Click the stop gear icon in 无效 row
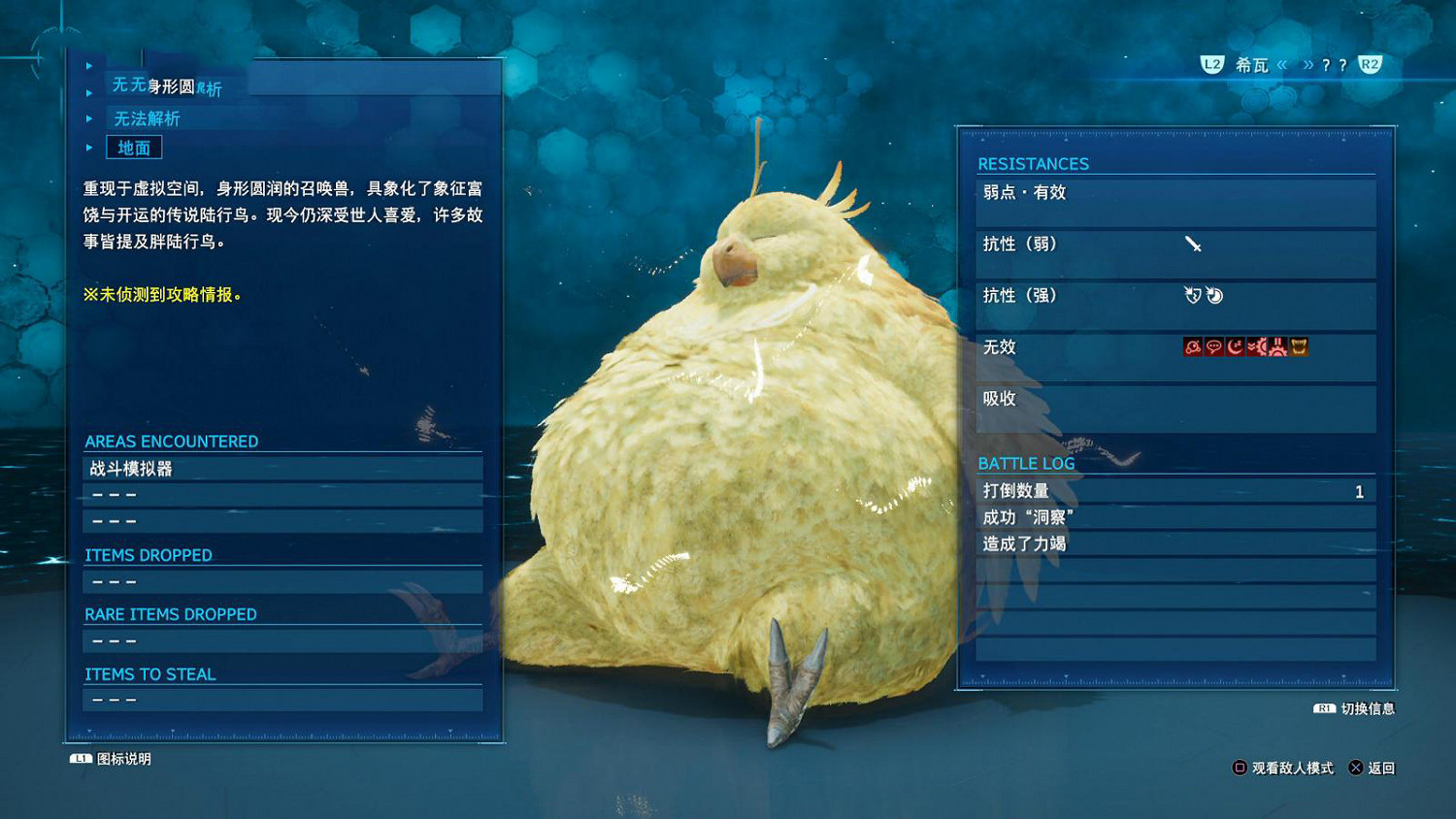 pyautogui.click(x=1275, y=346)
